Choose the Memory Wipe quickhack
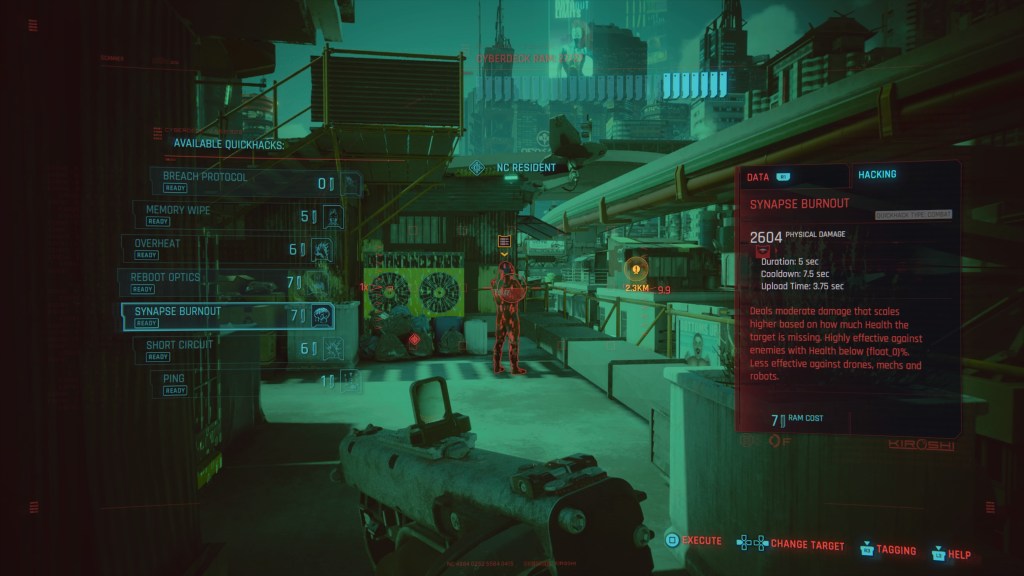The height and width of the screenshot is (576, 1024). [x=236, y=215]
